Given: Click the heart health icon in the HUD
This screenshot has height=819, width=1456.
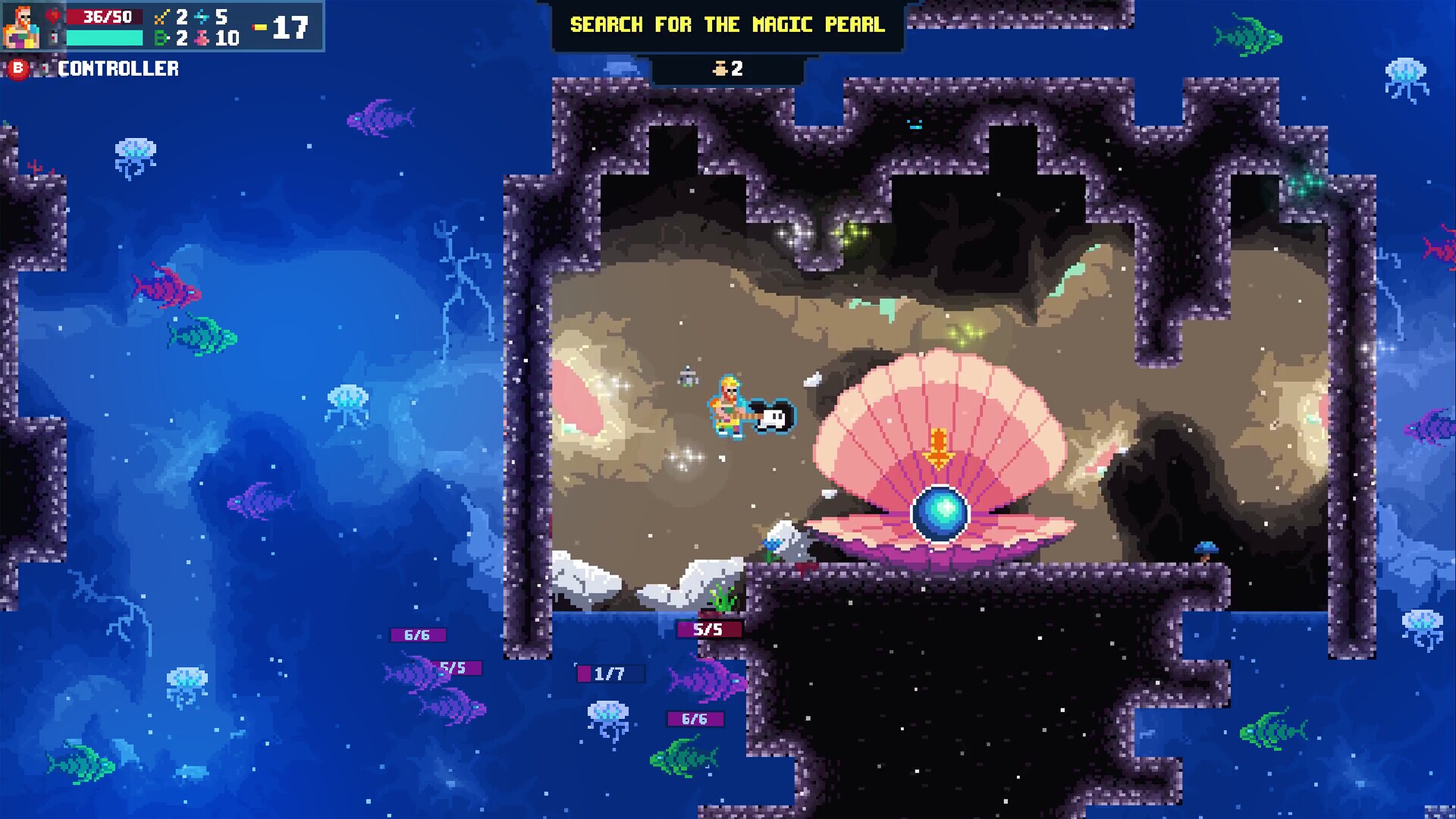Looking at the screenshot, I should tap(52, 16).
